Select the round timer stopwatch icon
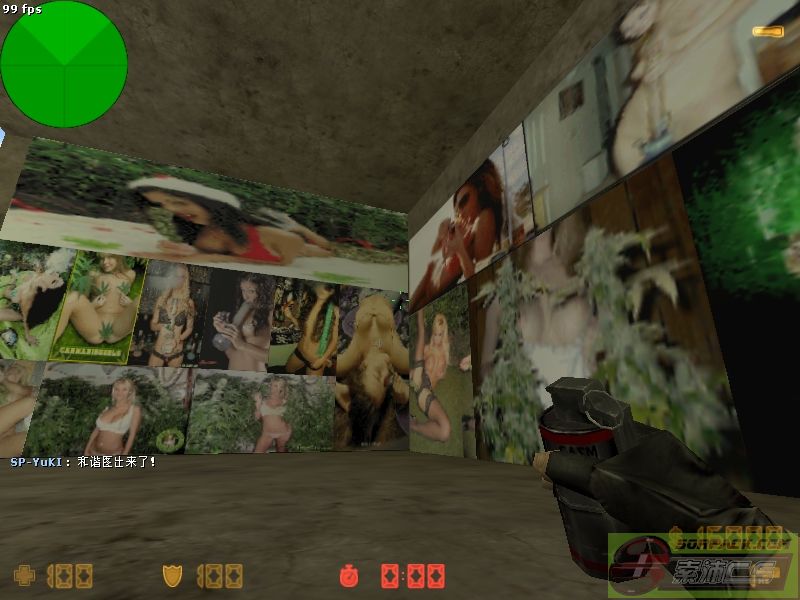The height and width of the screenshot is (600, 800). coord(349,575)
